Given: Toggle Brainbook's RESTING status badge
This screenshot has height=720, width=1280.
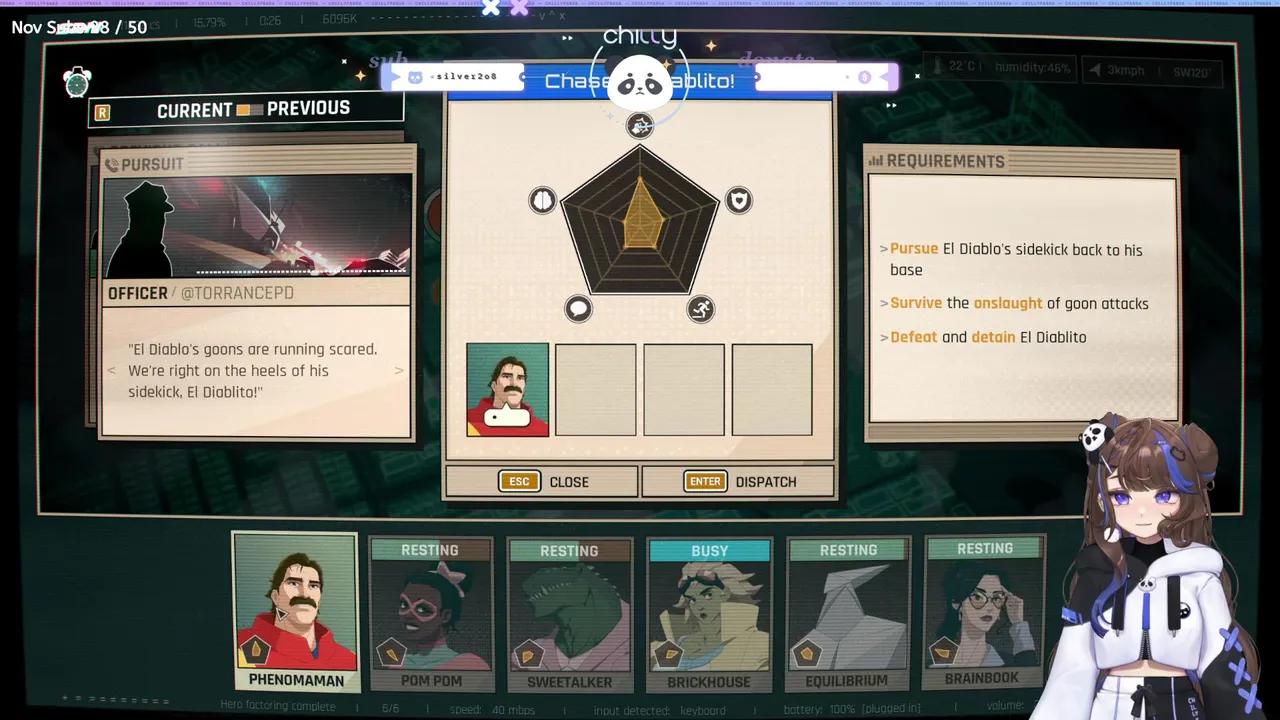Looking at the screenshot, I should 985,548.
